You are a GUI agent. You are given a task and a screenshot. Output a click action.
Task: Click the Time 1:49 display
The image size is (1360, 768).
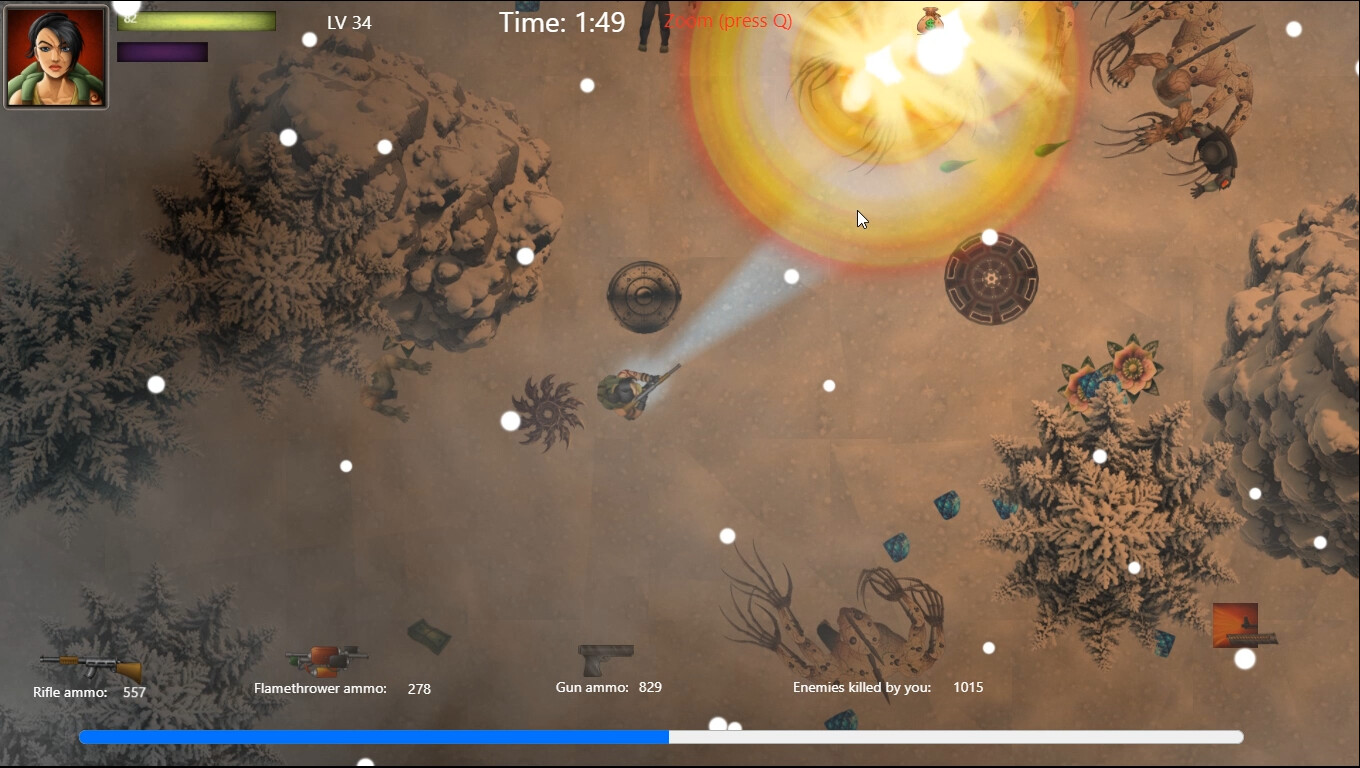(x=560, y=22)
